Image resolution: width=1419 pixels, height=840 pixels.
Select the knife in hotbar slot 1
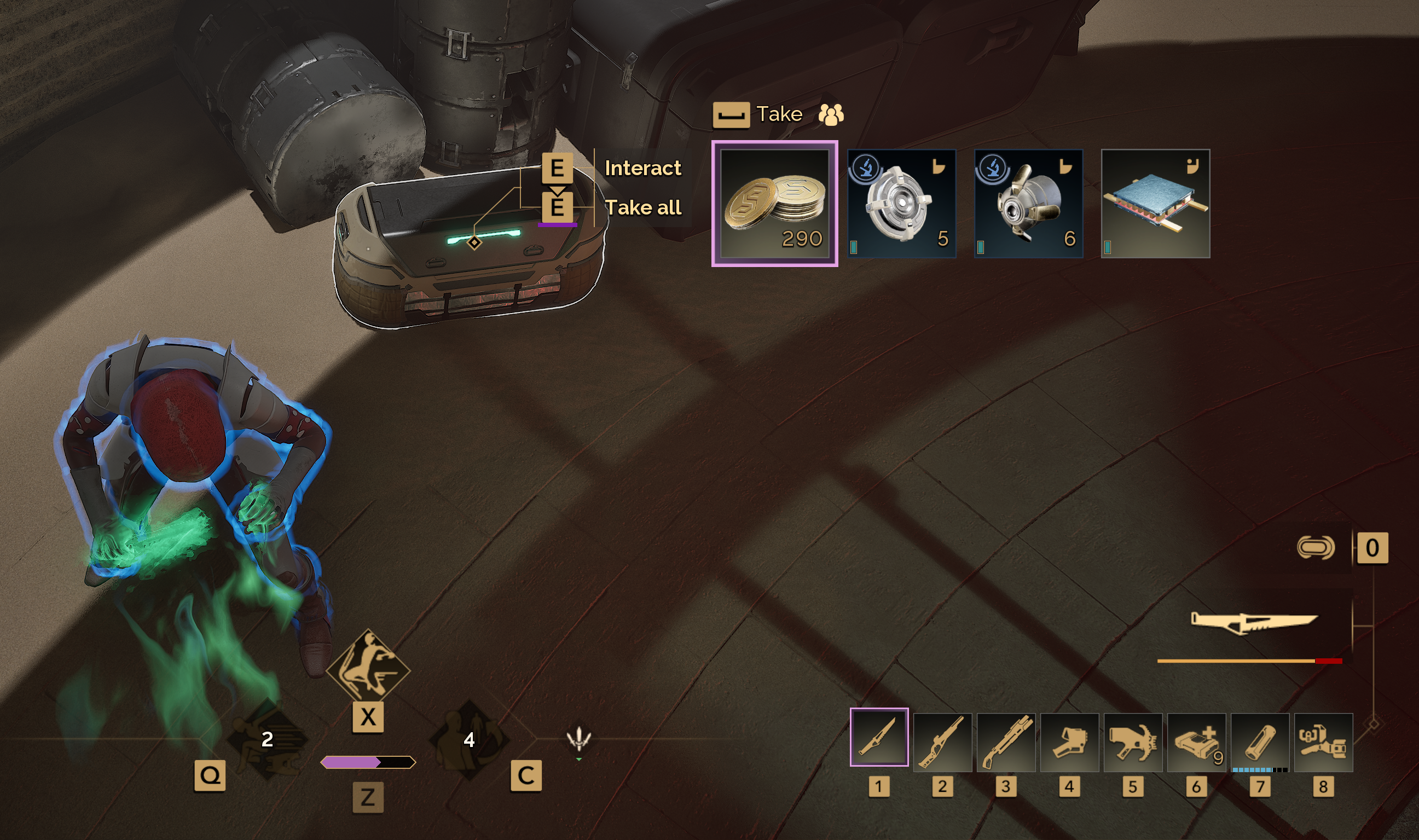pyautogui.click(x=879, y=737)
